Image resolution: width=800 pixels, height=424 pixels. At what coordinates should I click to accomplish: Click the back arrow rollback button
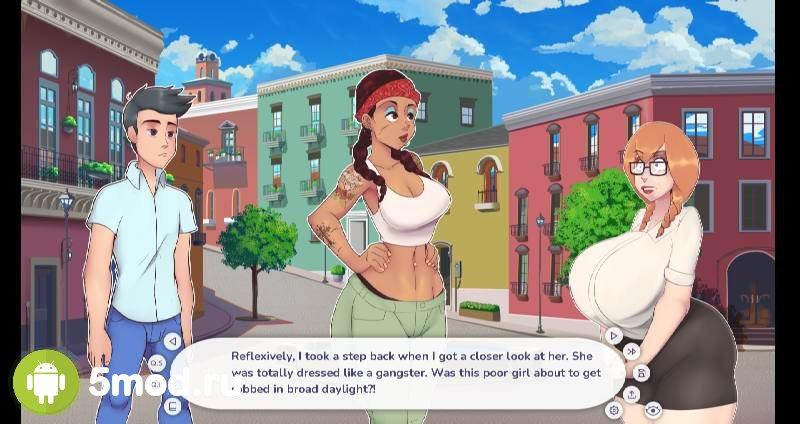coord(172,340)
